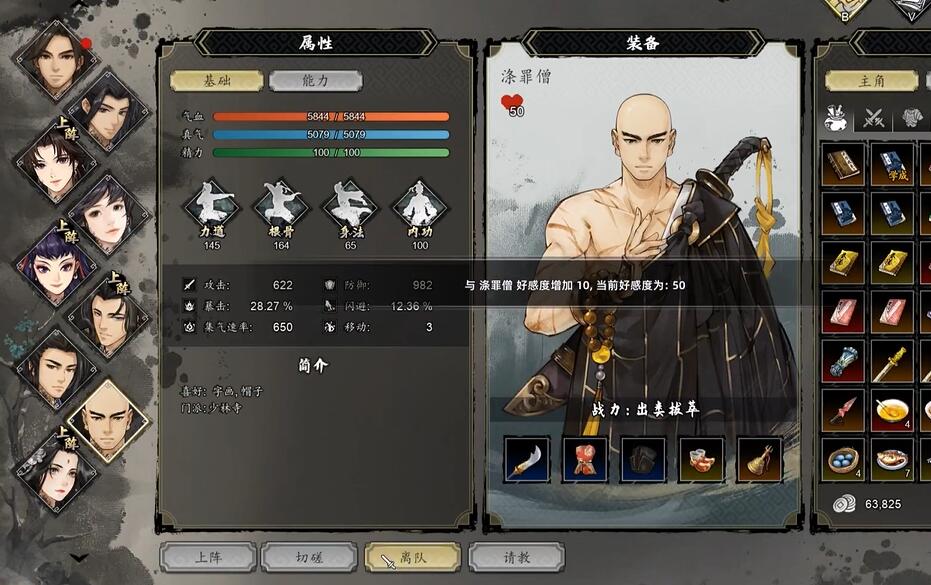The width and height of the screenshot is (931, 585).
Task: Select the short sword in the inventory
Action: 892,360
